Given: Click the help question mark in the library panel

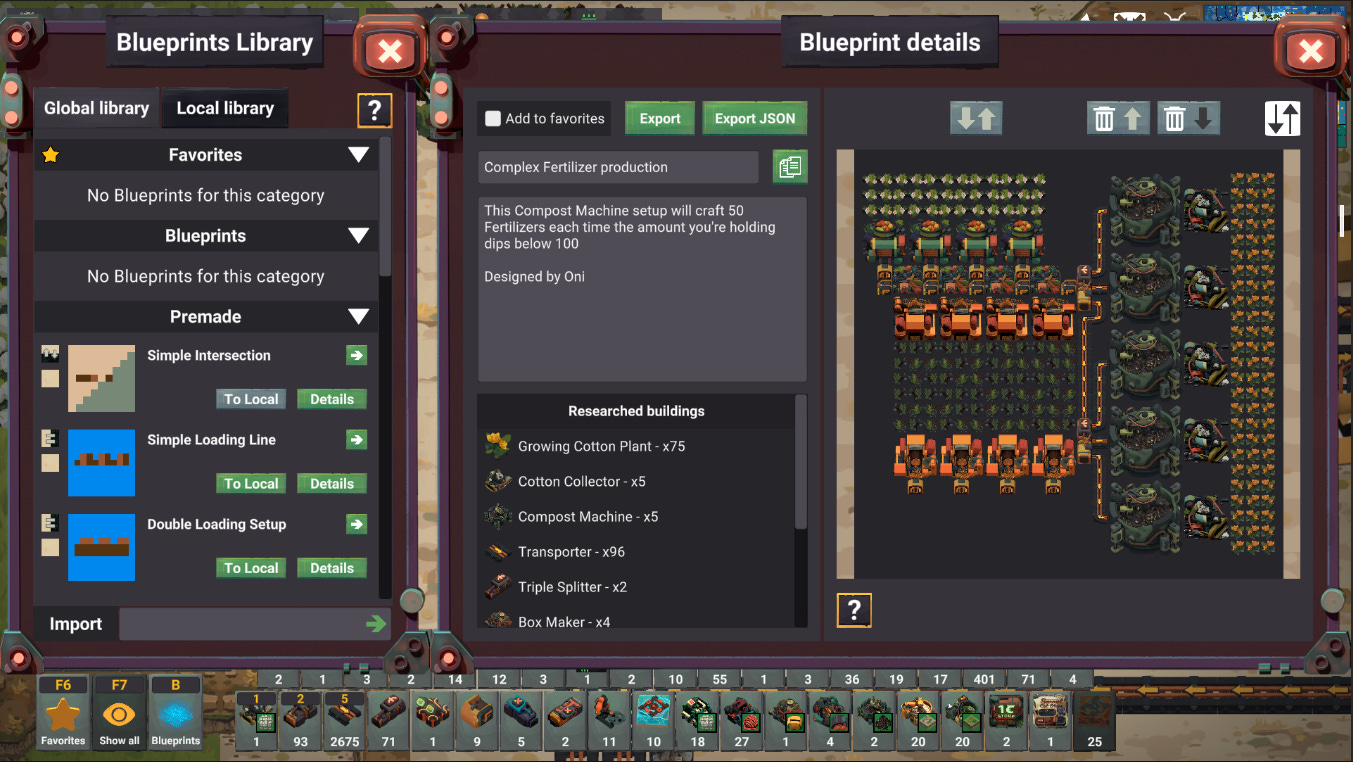Looking at the screenshot, I should [x=375, y=111].
